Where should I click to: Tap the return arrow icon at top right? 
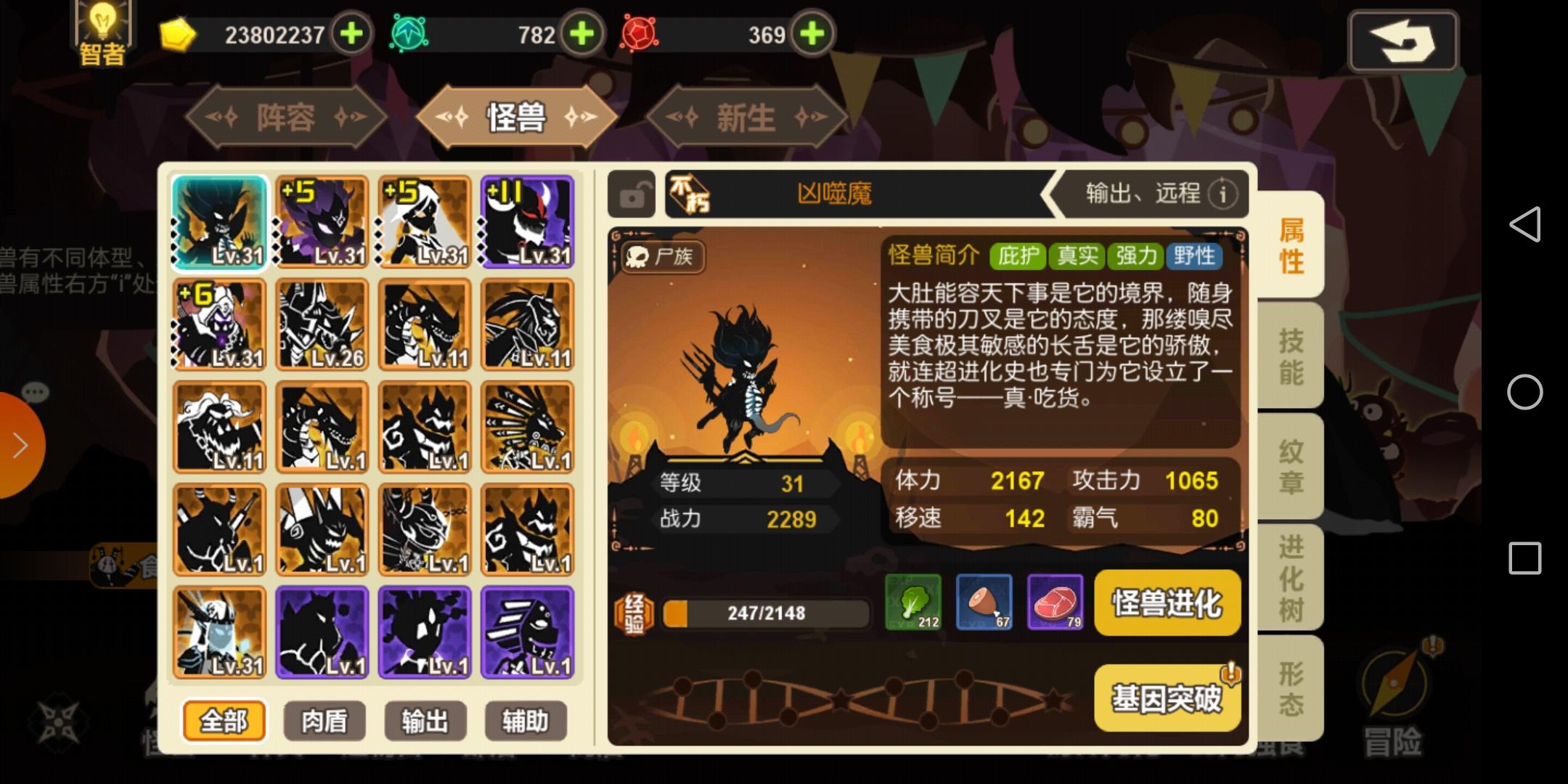(1405, 41)
